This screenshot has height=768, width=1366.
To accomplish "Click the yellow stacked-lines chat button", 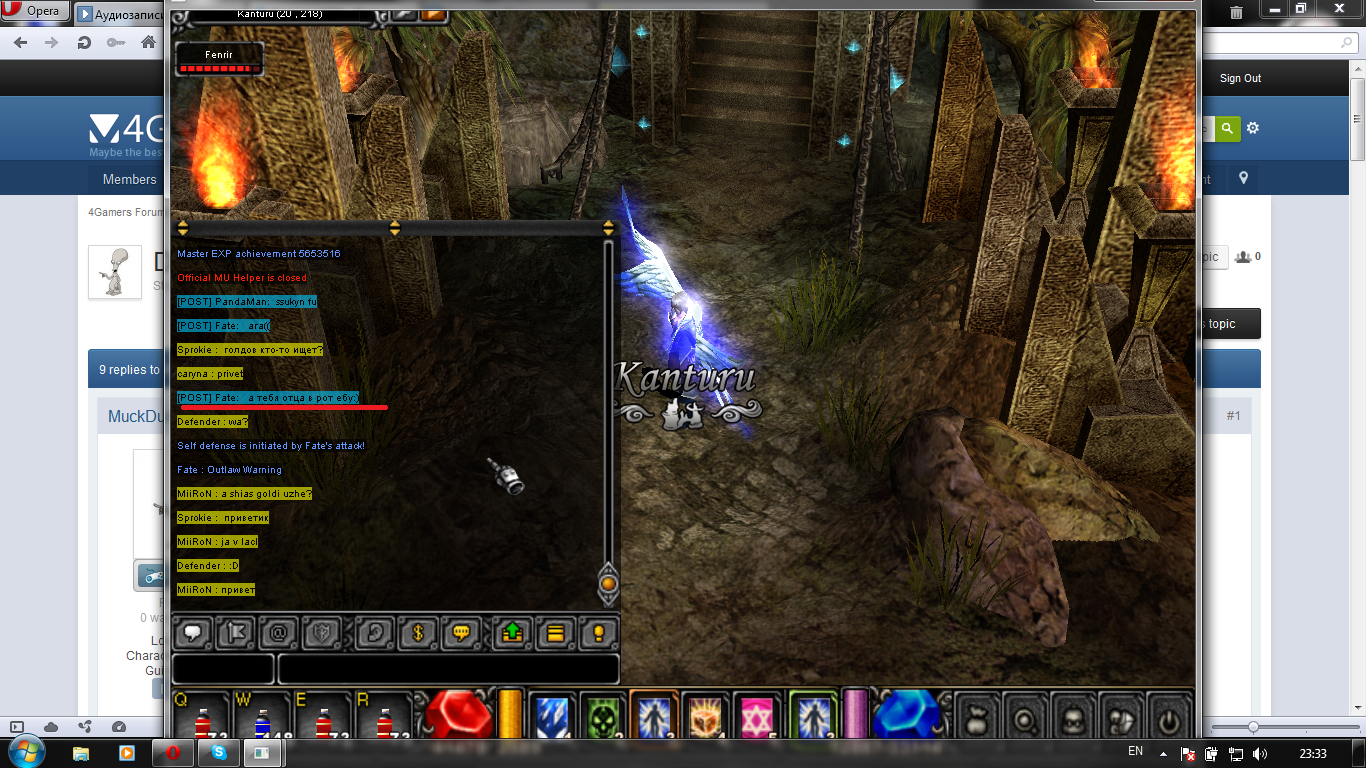I will 556,633.
